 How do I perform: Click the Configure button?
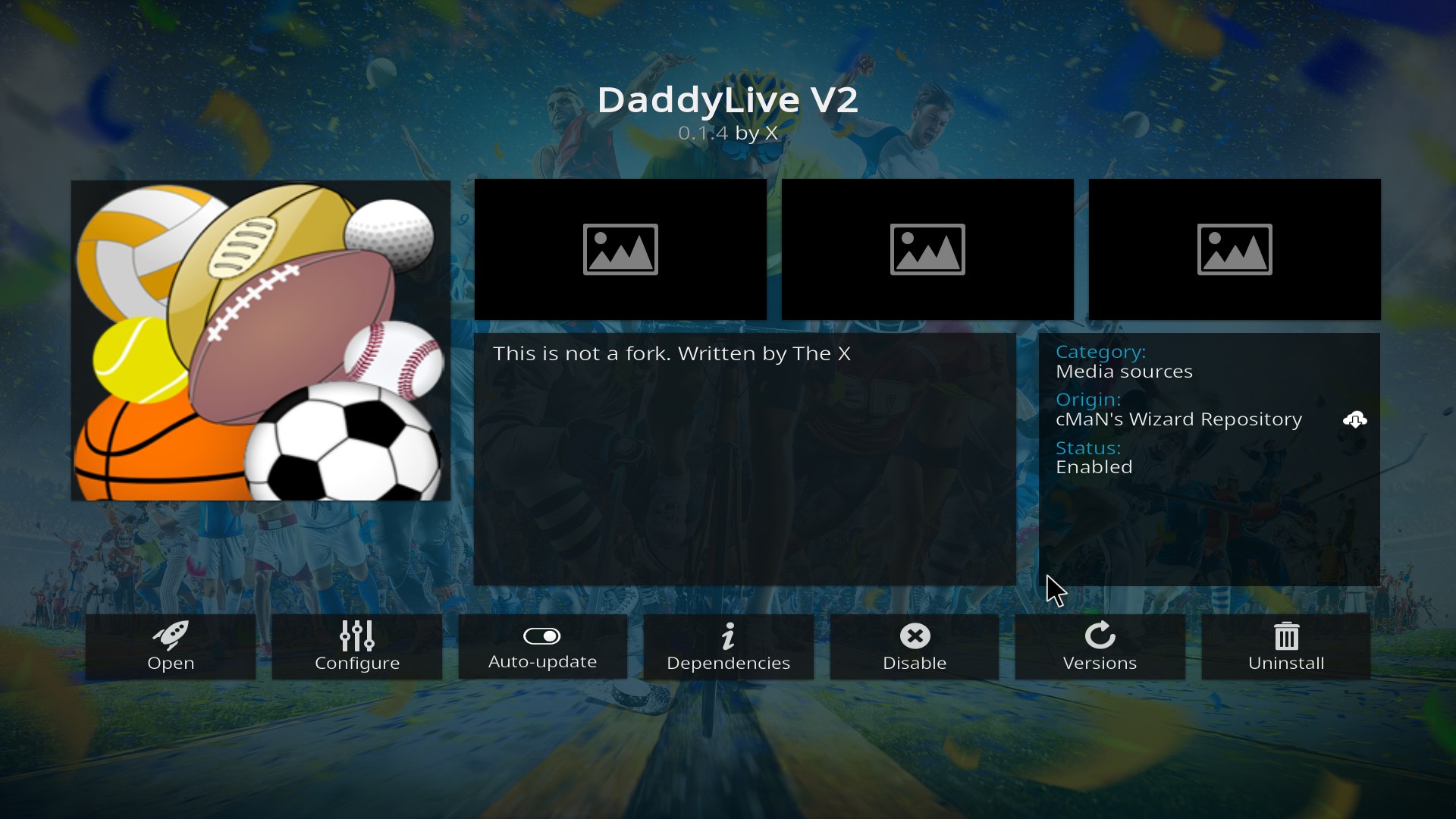(x=356, y=647)
